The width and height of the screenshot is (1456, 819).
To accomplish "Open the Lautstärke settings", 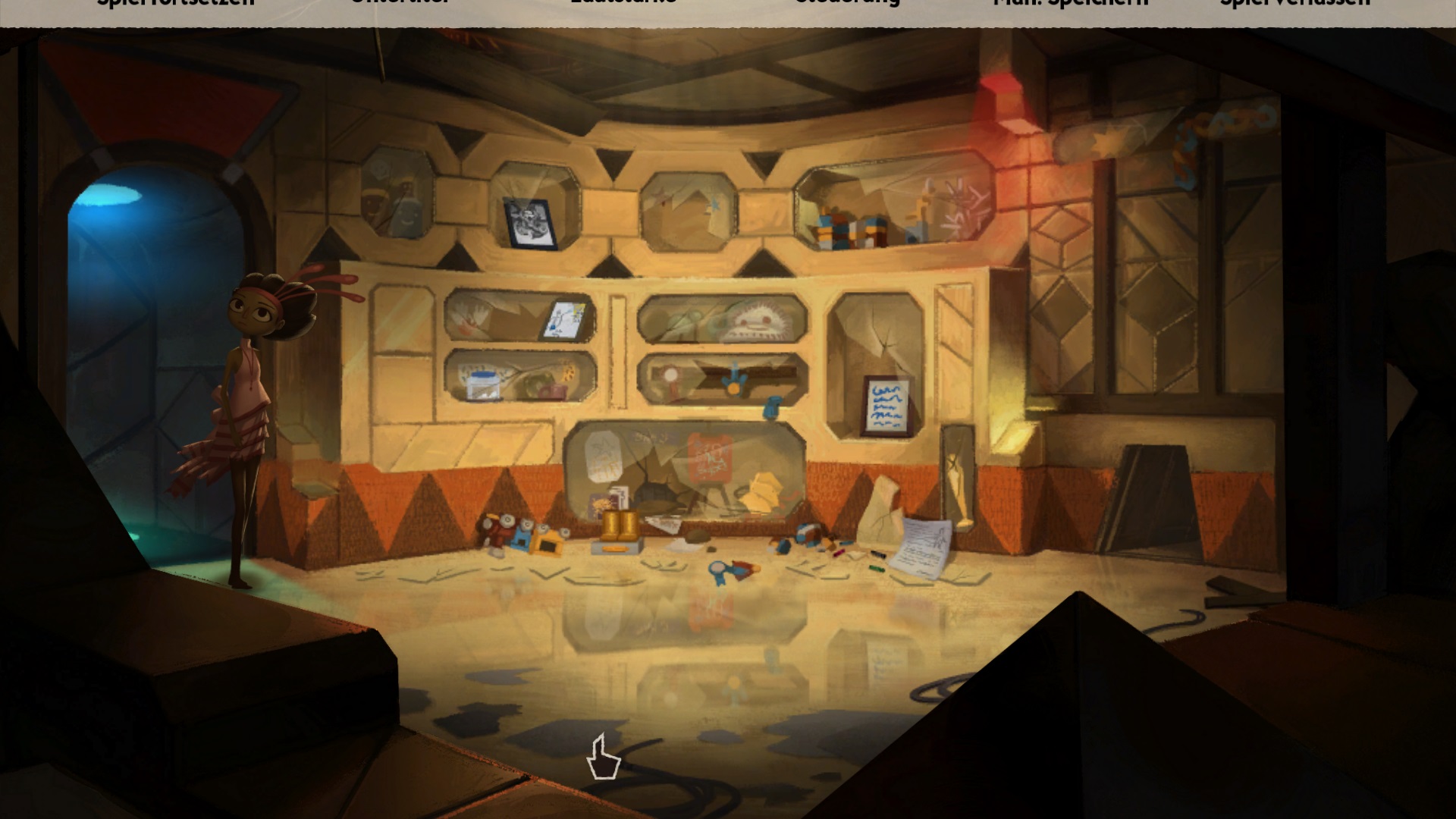I will [x=623, y=3].
